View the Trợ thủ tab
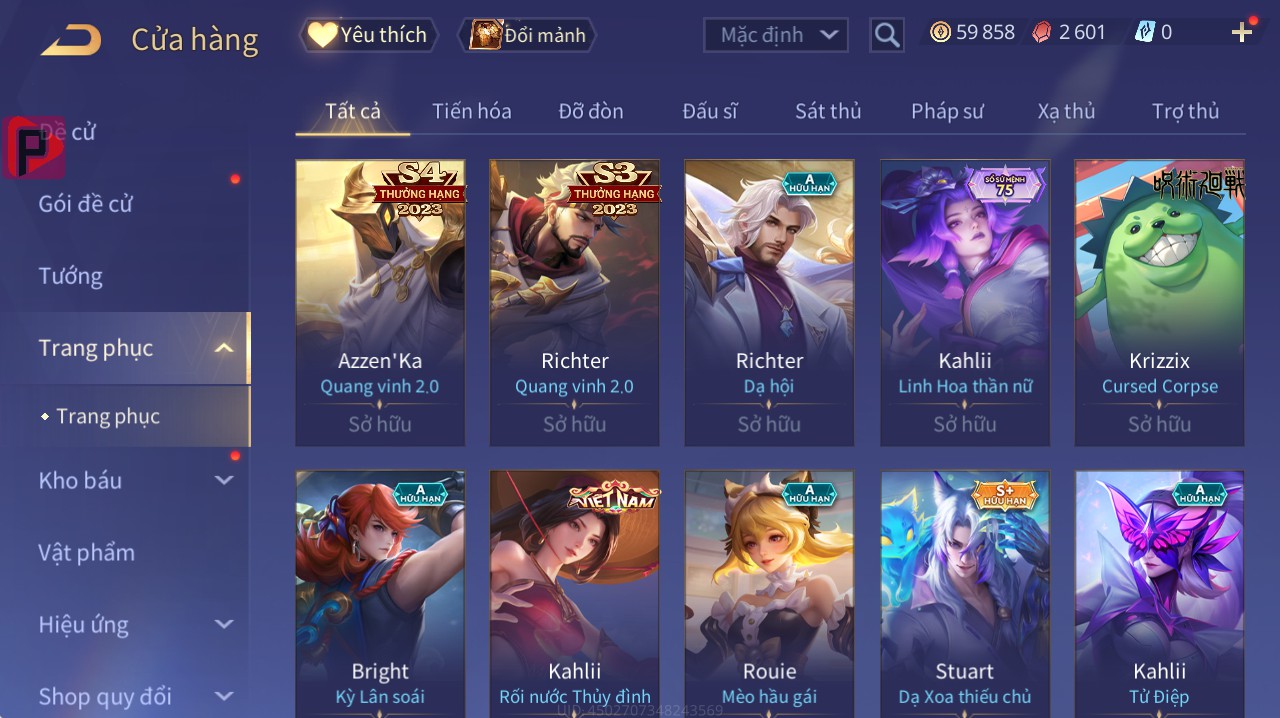Viewport: 1280px width, 718px height. coord(1185,111)
